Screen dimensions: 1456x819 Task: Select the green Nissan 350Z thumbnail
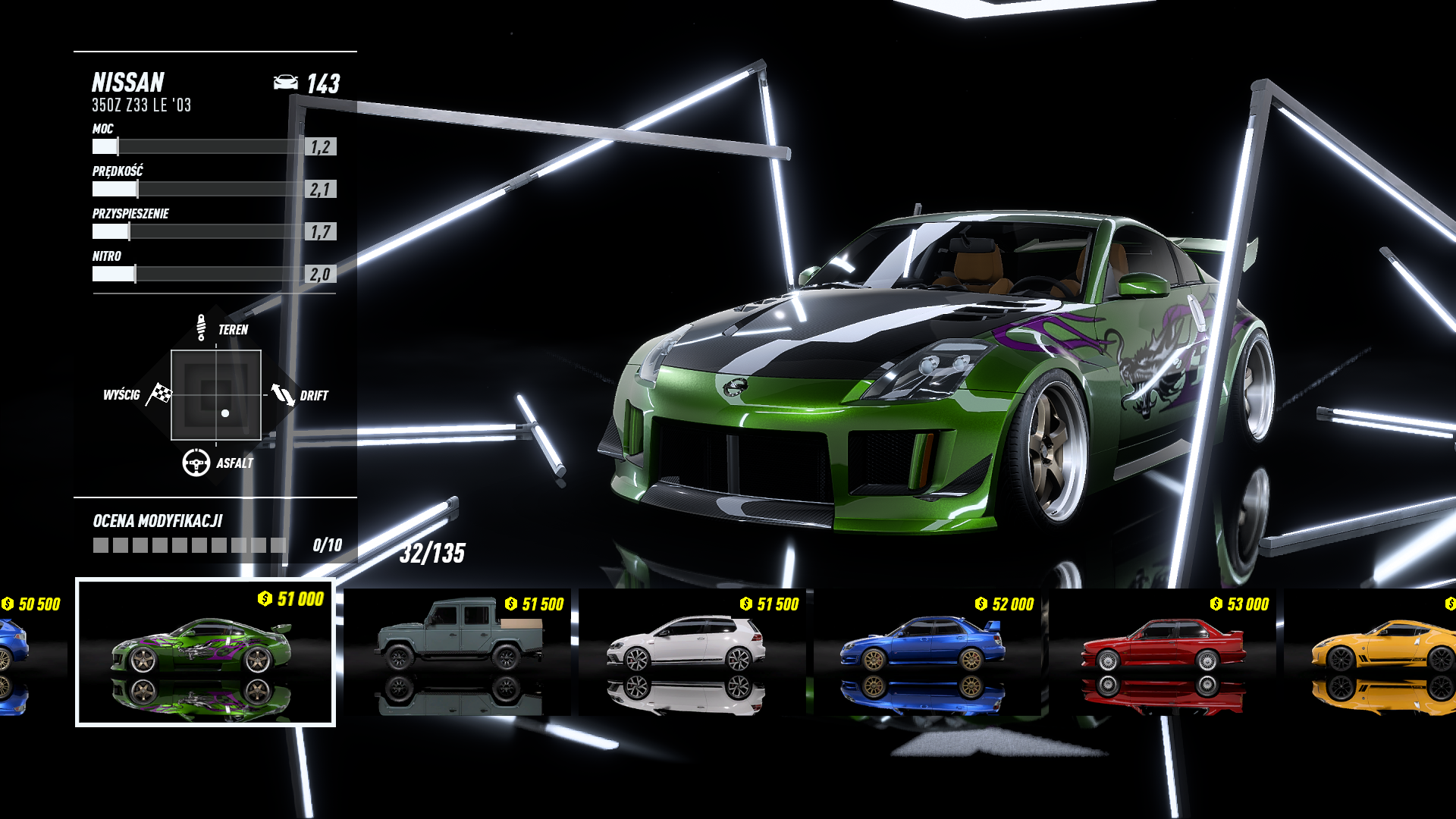pos(205,652)
